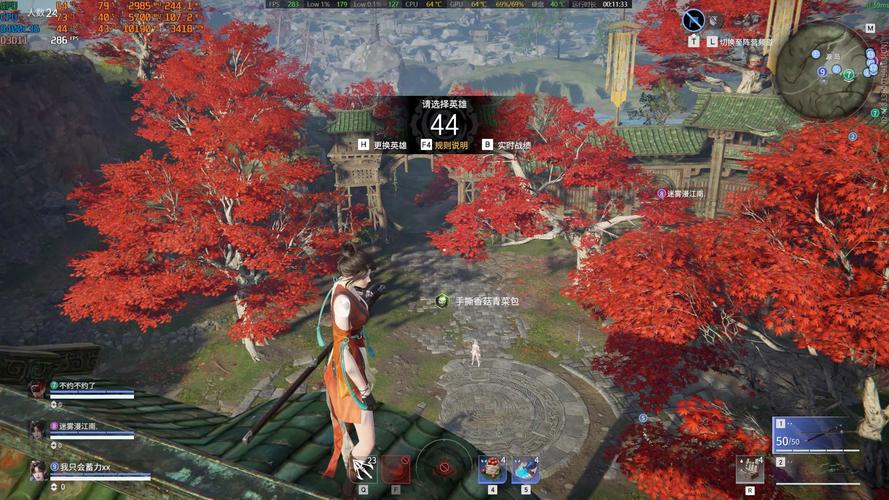
Task: Open the circular minimap
Action: (x=824, y=68)
